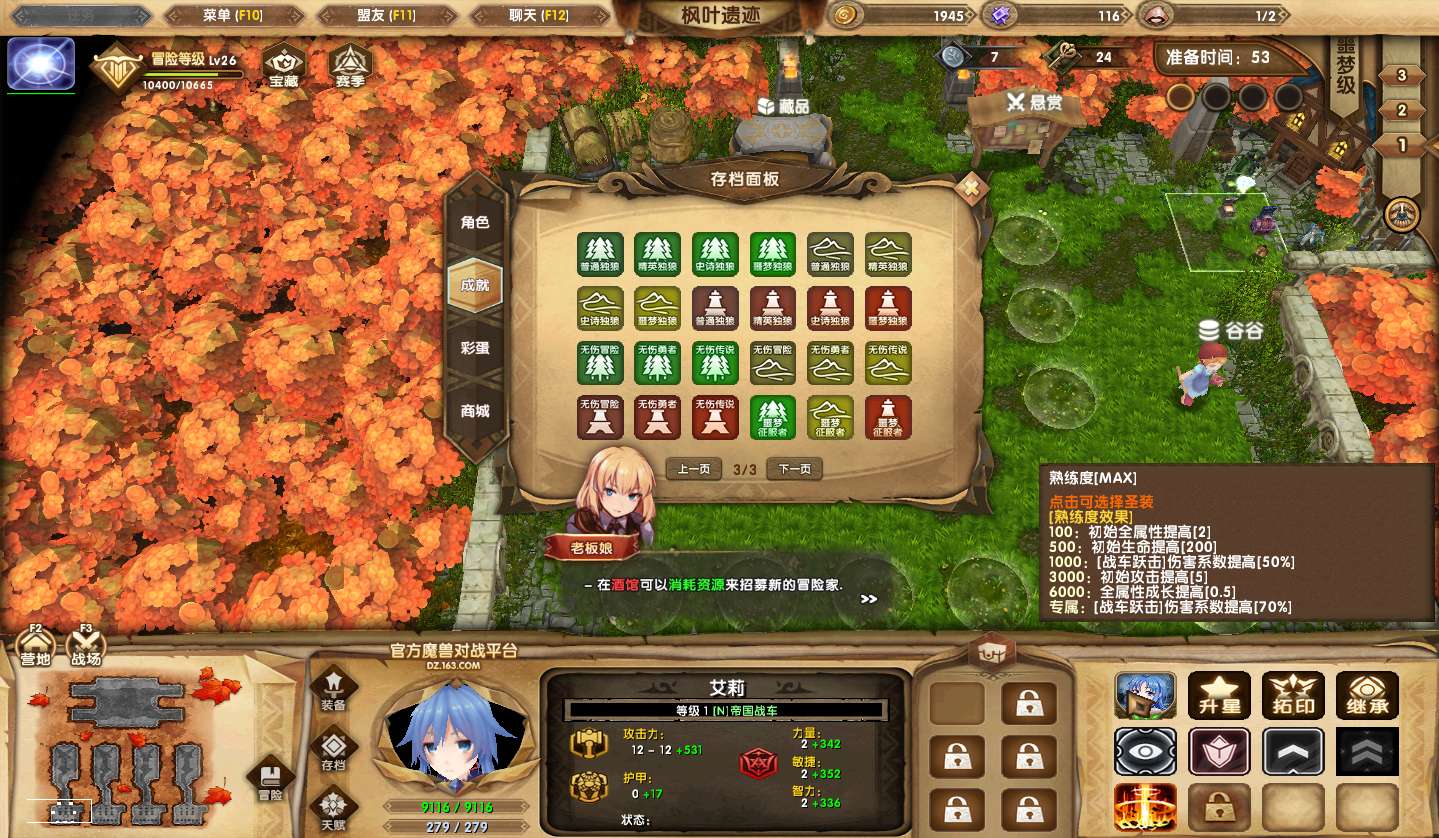This screenshot has height=838, width=1439.
Task: Click the 升星 star upgrade button
Action: (1219, 696)
